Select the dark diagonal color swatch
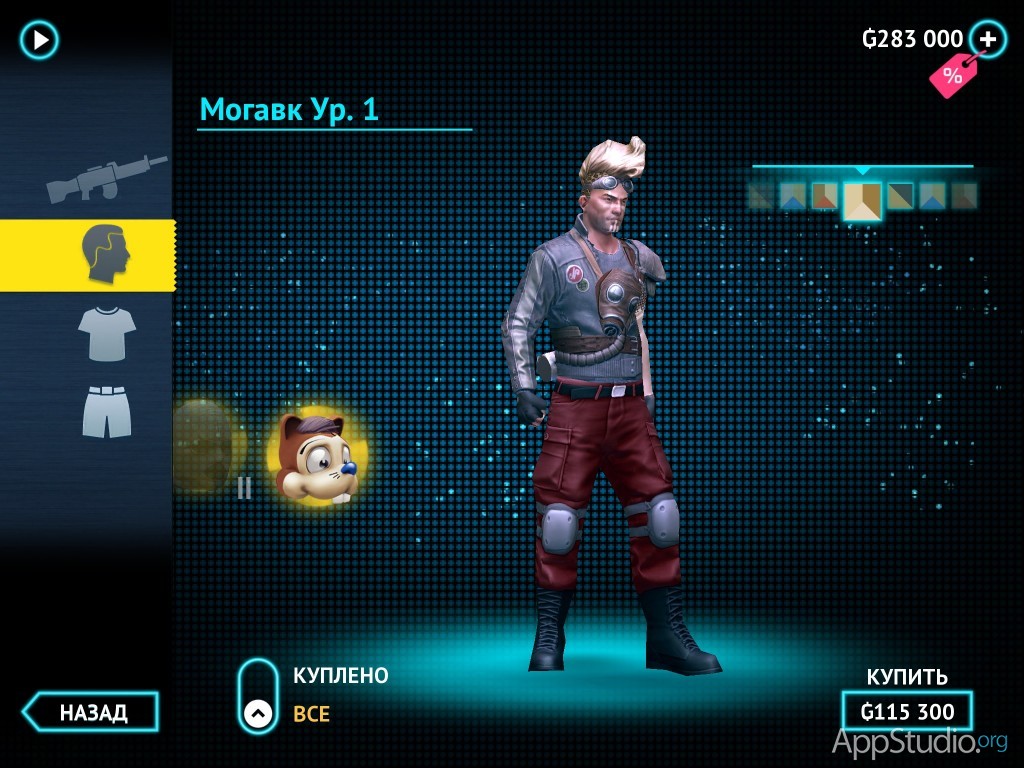Image resolution: width=1024 pixels, height=768 pixels. [900, 195]
